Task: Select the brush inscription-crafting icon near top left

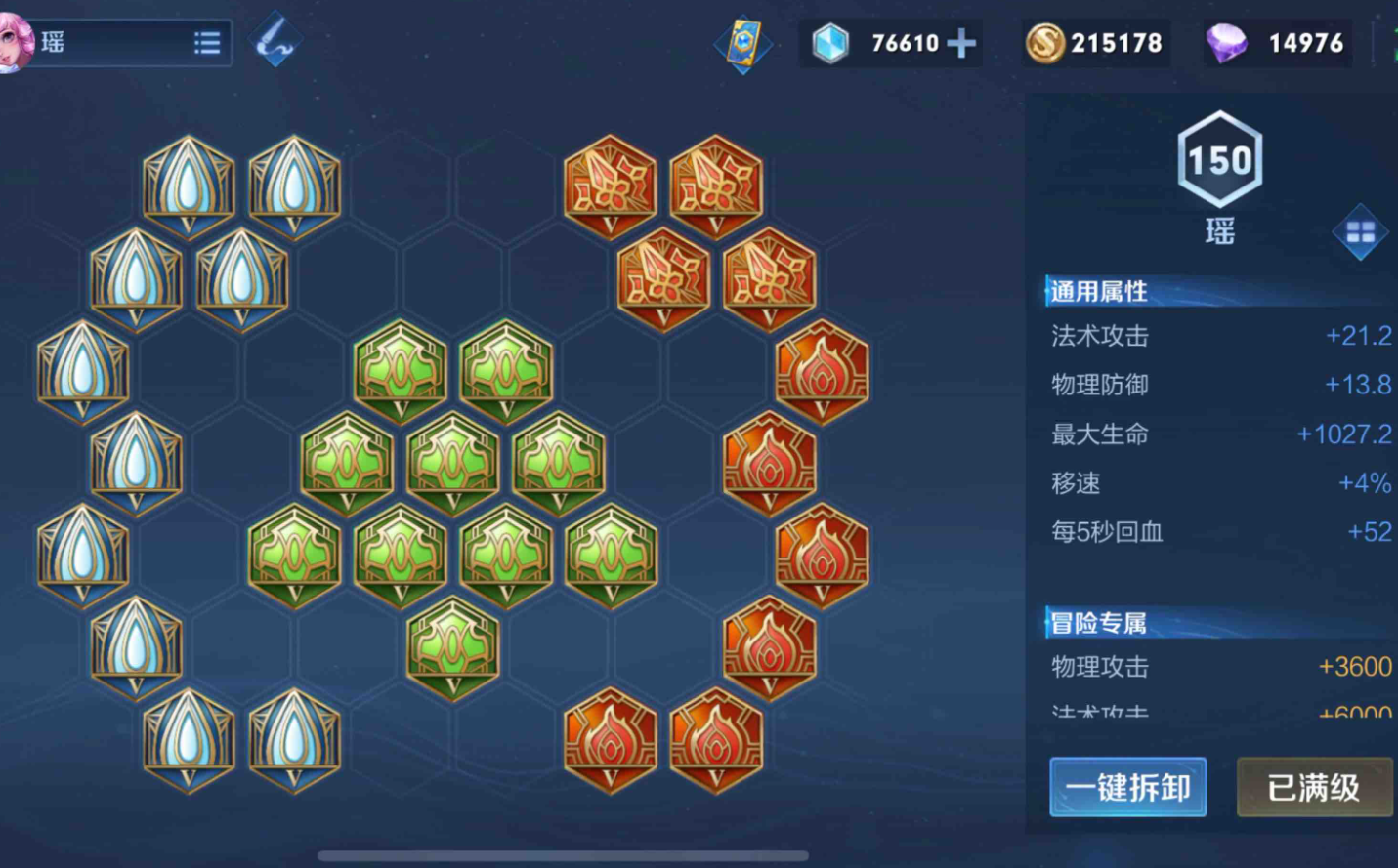Action: pos(274,40)
